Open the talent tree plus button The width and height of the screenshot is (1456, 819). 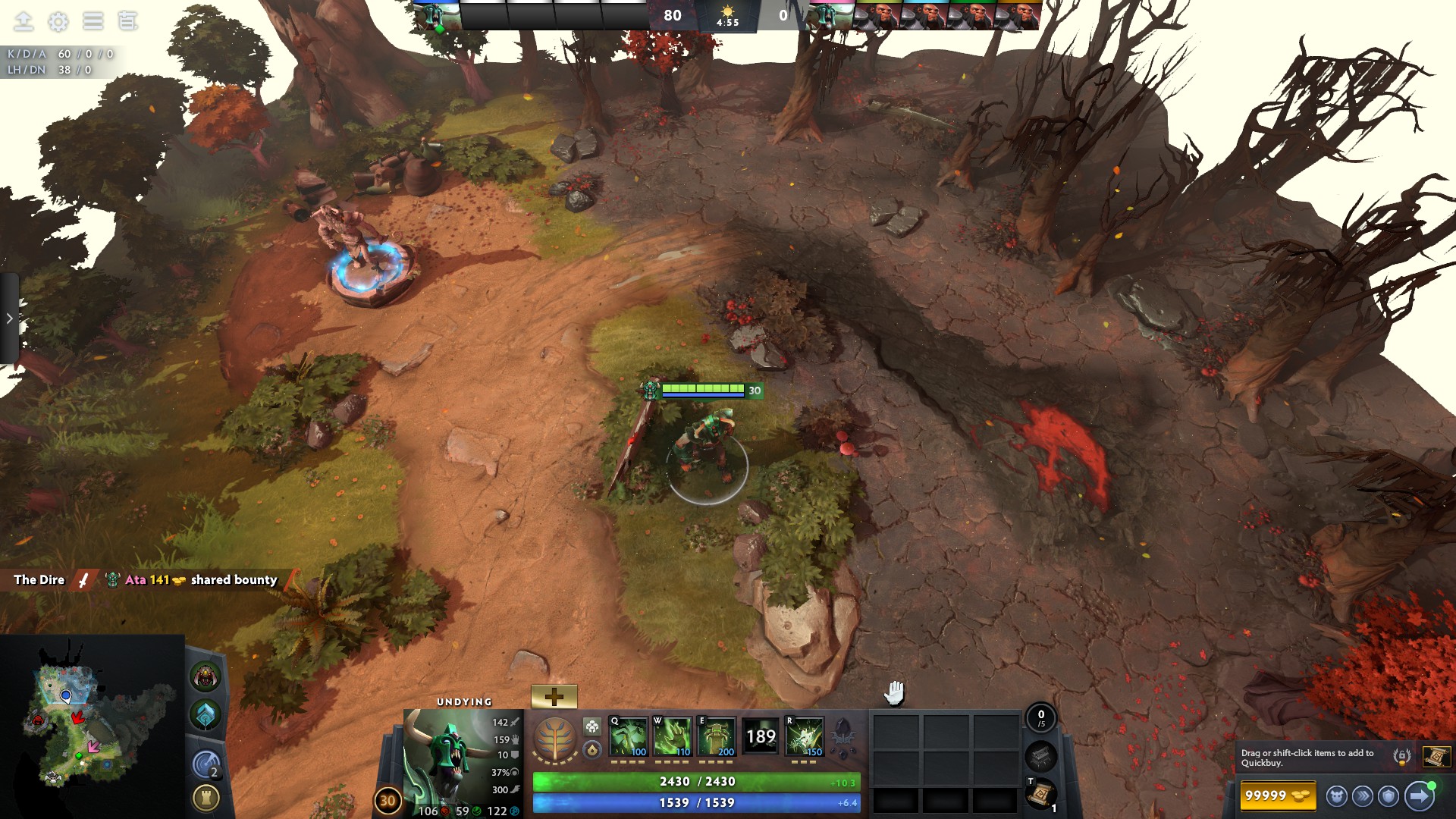click(554, 695)
